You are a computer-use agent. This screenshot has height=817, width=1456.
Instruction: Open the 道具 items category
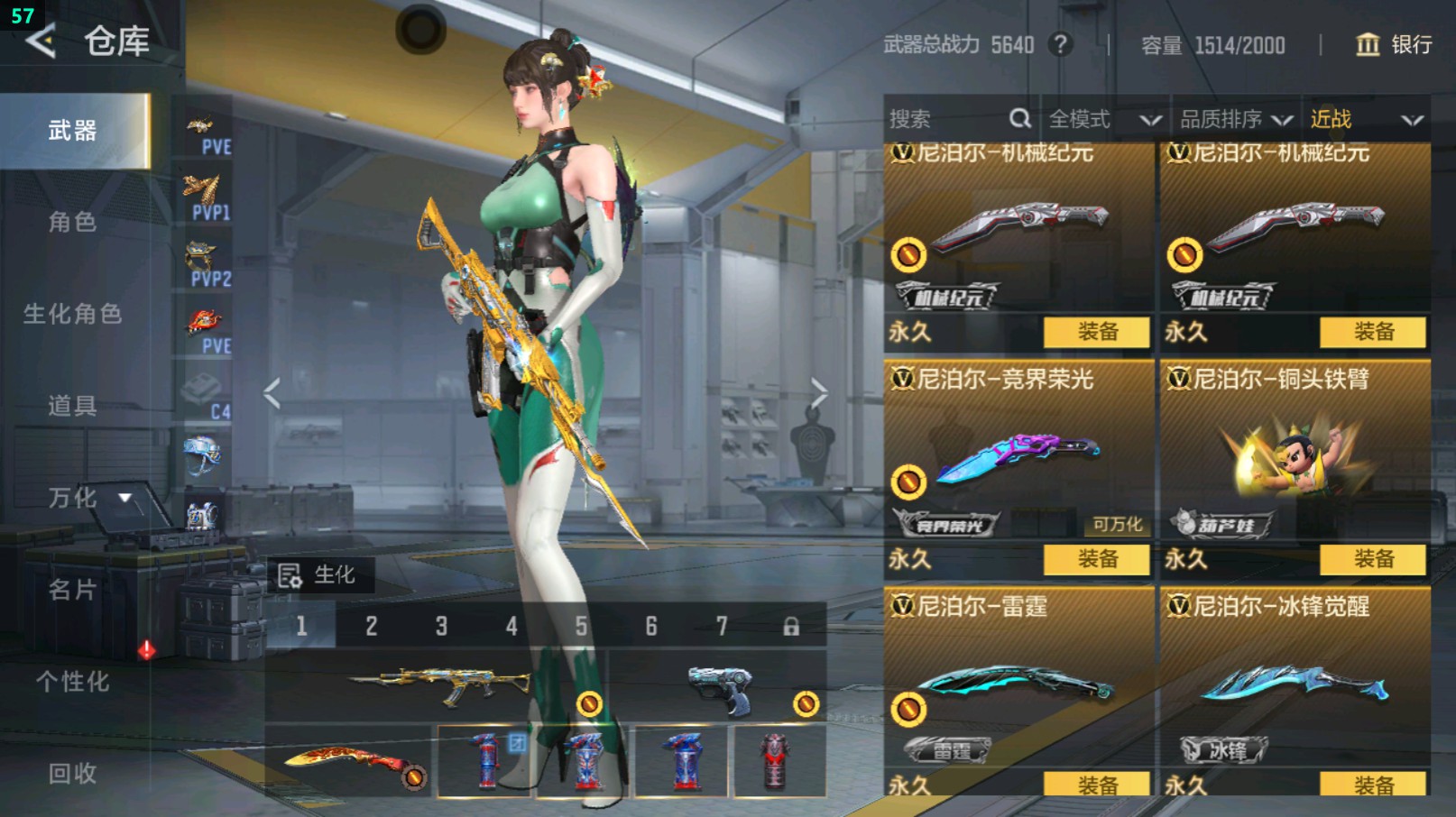[72, 406]
